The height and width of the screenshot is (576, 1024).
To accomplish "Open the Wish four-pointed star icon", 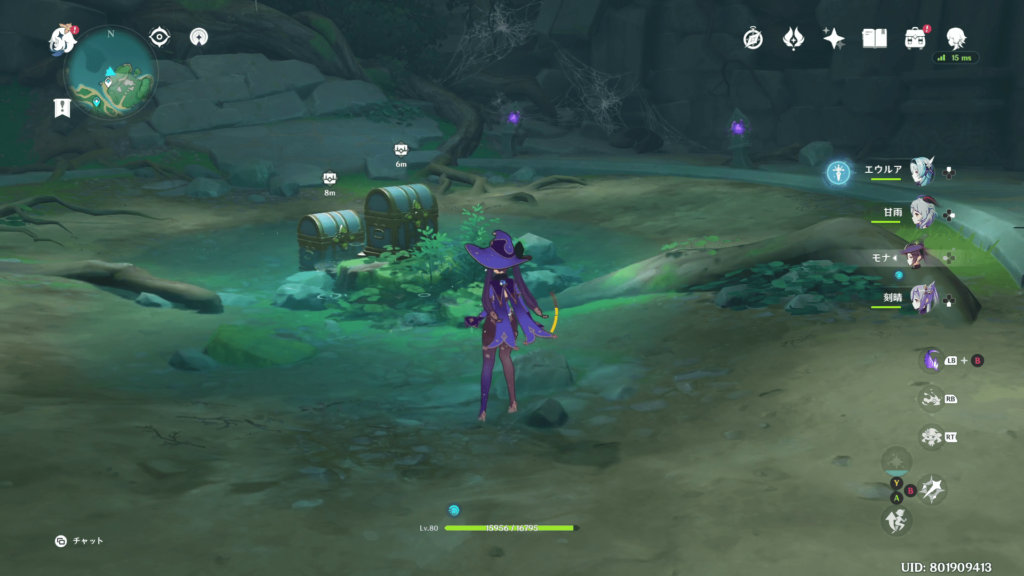I will tap(834, 39).
